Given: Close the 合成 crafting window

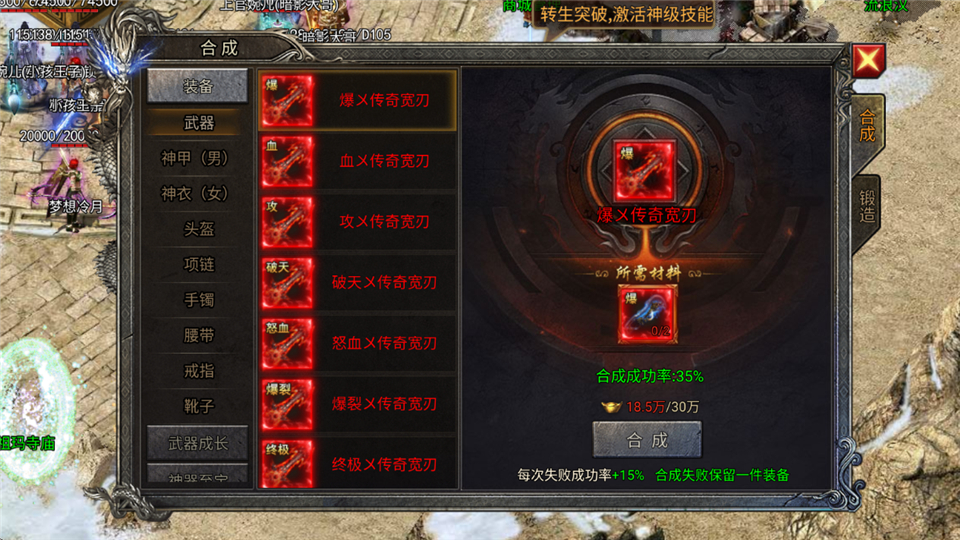Looking at the screenshot, I should coord(866,62).
